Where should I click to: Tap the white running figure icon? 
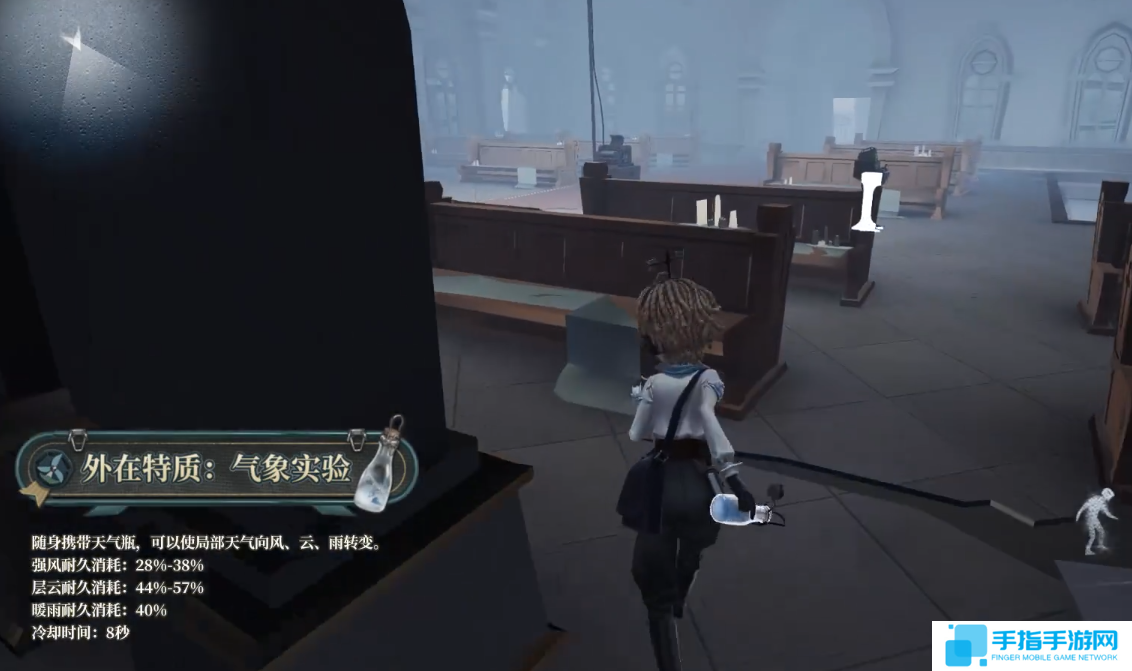[1097, 520]
